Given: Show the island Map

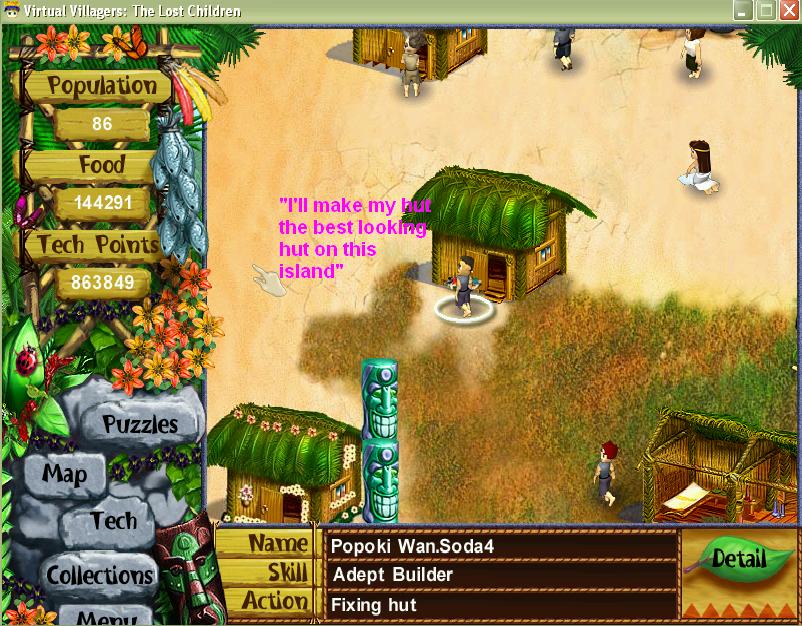Looking at the screenshot, I should [x=65, y=474].
